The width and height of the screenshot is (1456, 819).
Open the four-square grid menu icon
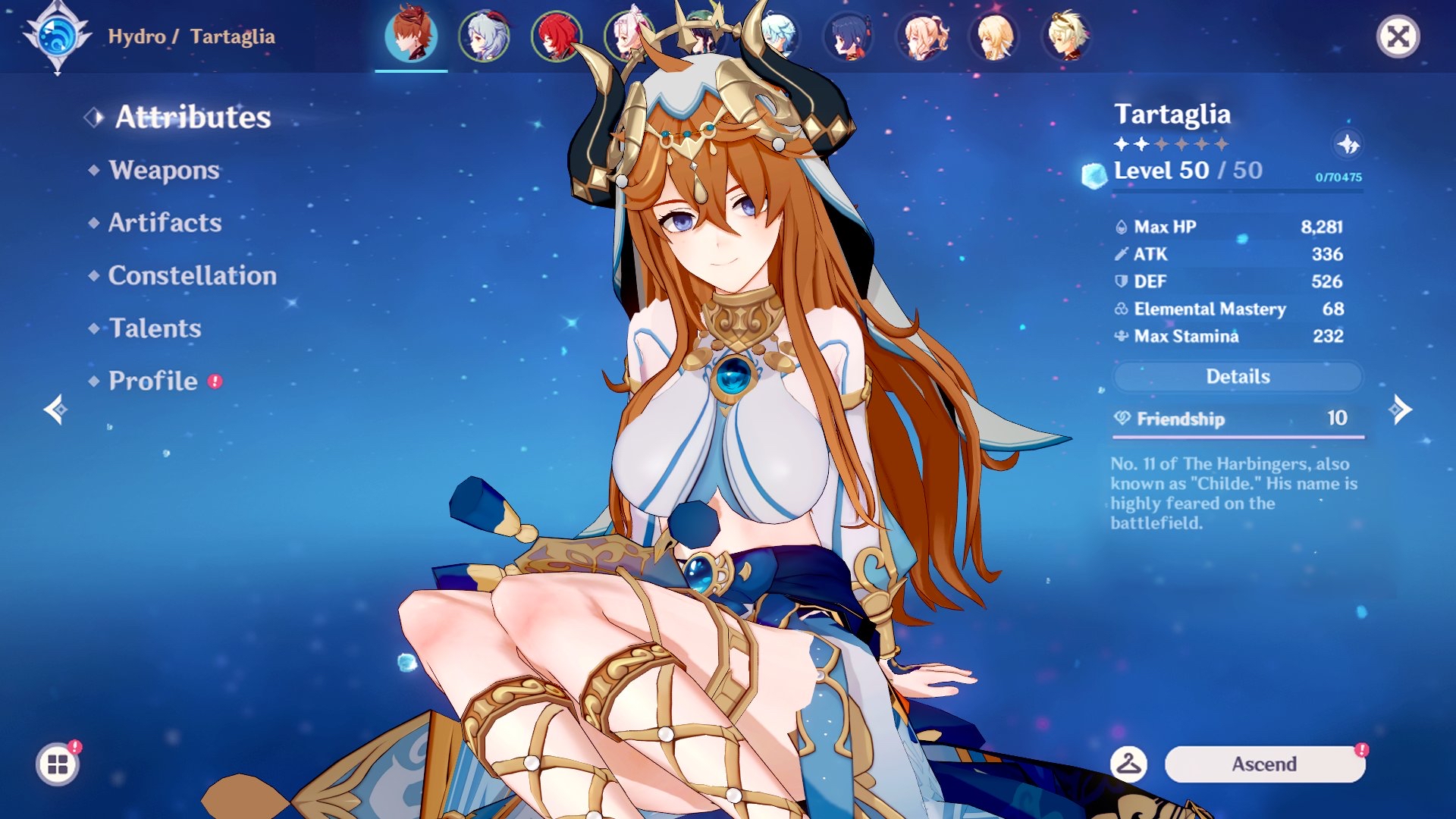pos(58,764)
